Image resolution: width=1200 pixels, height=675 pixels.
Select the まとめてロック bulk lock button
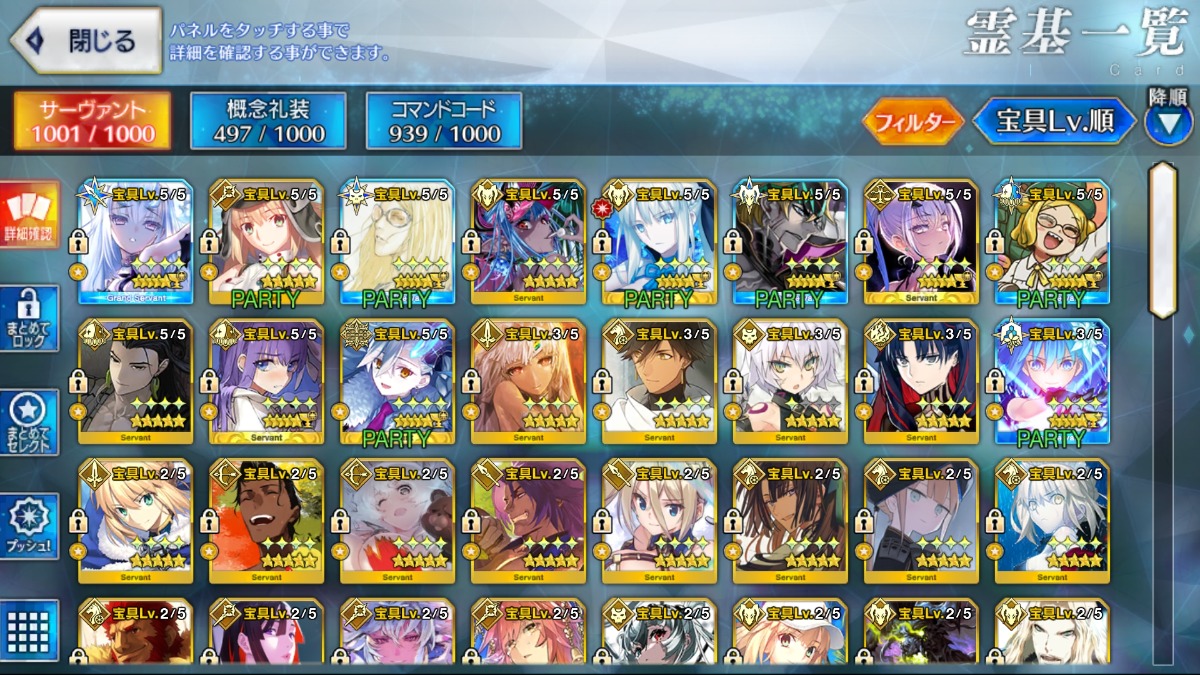[29, 318]
